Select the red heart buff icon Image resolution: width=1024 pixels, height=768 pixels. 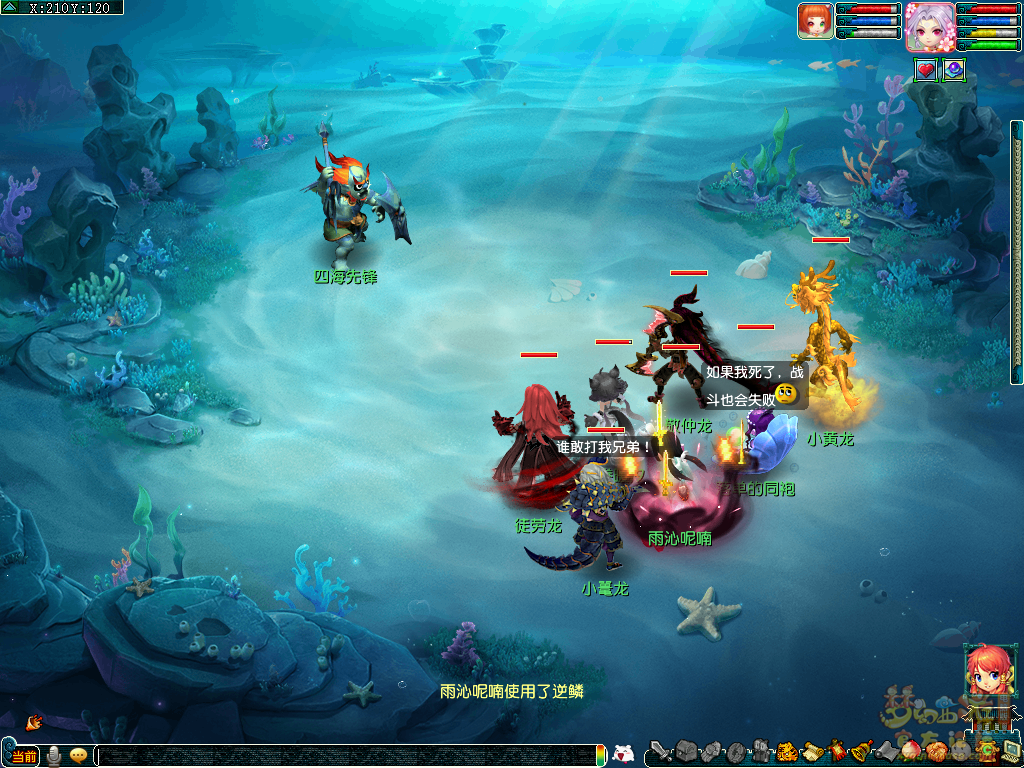[926, 70]
